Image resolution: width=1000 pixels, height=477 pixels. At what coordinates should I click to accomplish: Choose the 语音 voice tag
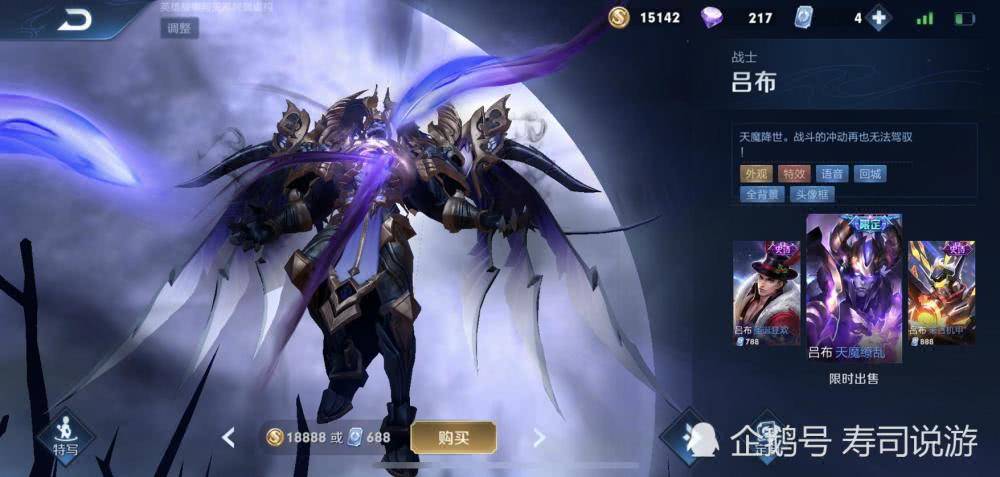(x=832, y=174)
